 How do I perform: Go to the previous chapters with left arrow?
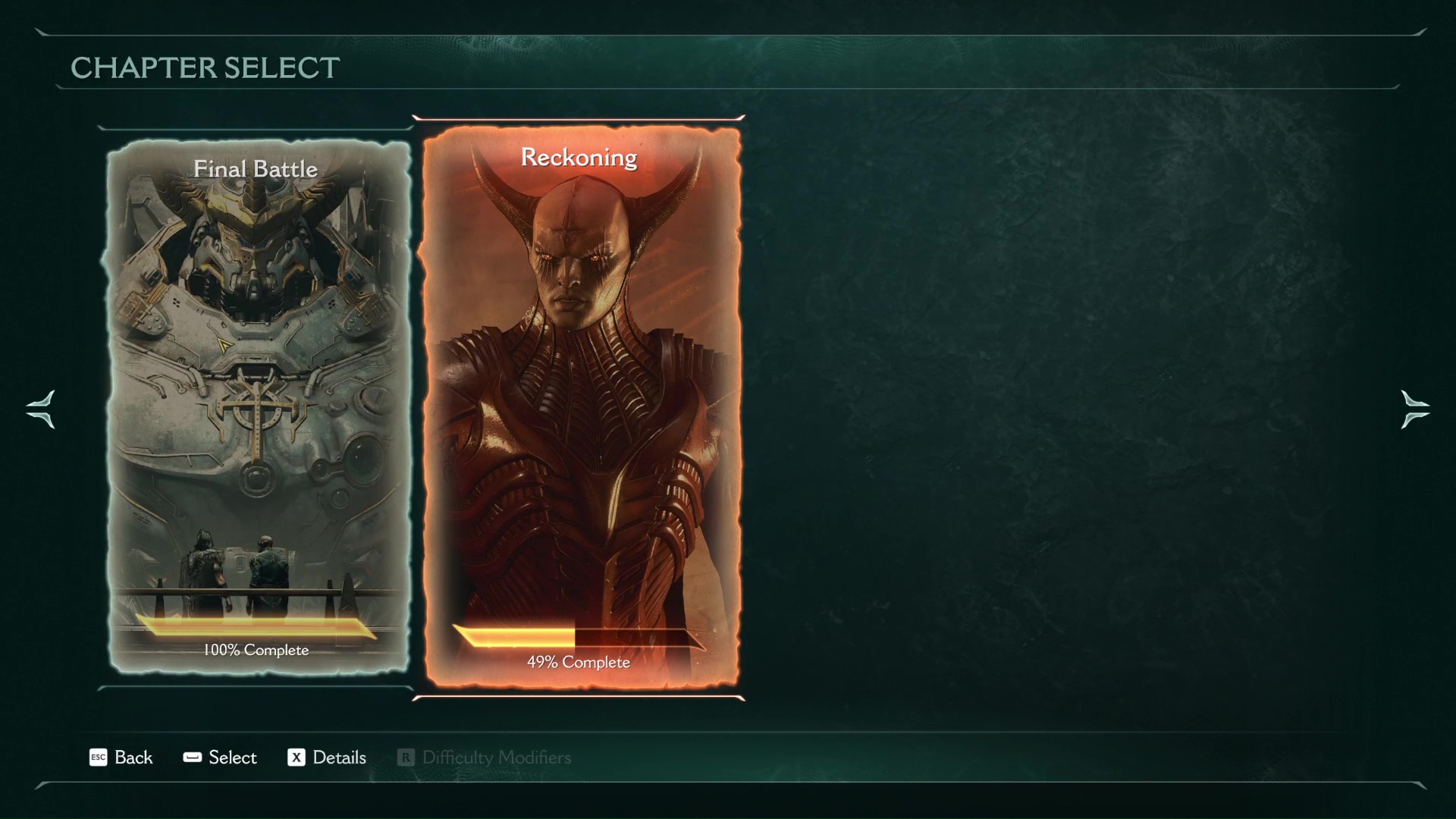[x=40, y=409]
